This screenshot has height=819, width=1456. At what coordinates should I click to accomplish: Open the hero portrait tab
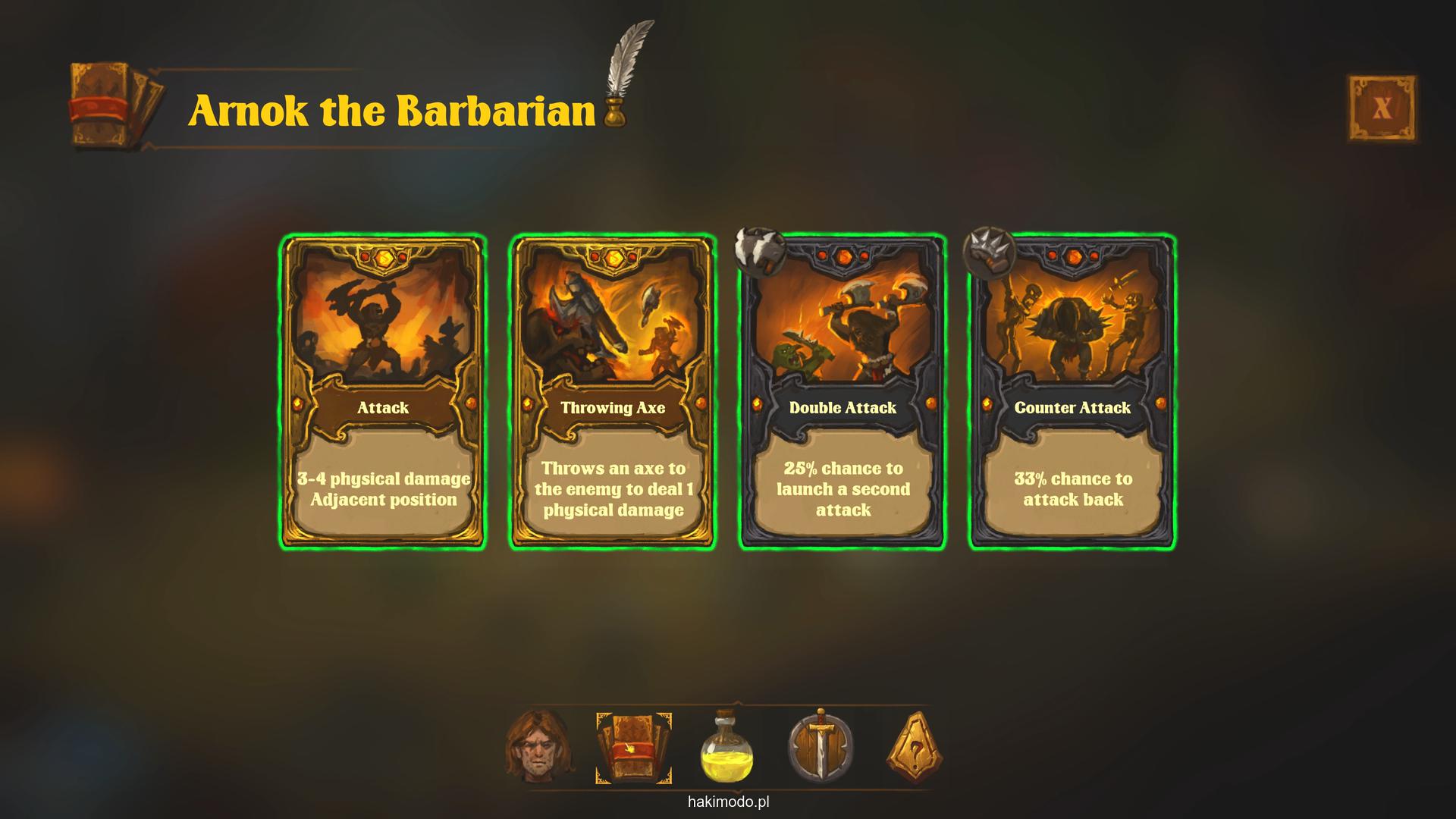(x=538, y=748)
